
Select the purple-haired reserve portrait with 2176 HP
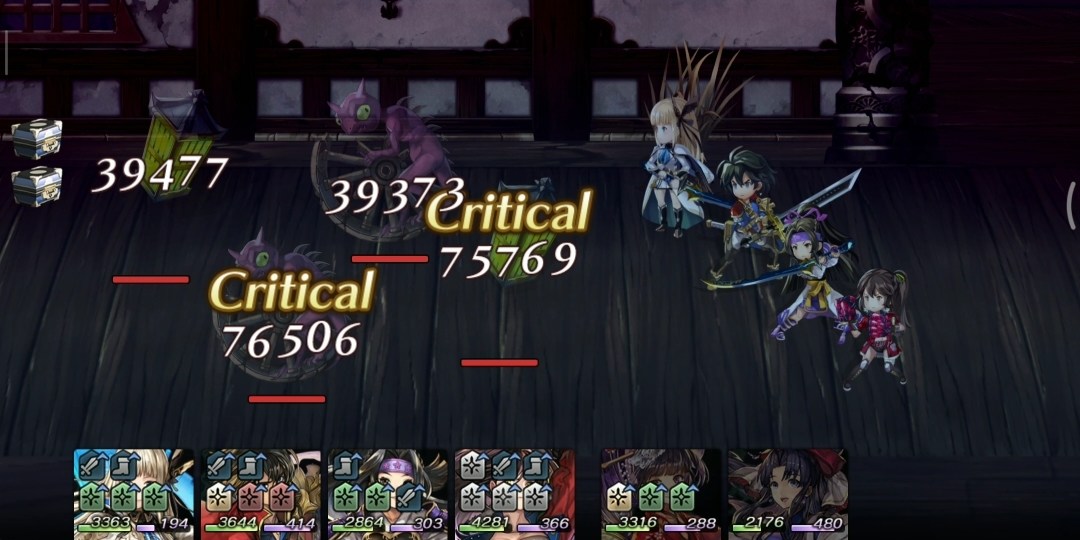click(787, 492)
